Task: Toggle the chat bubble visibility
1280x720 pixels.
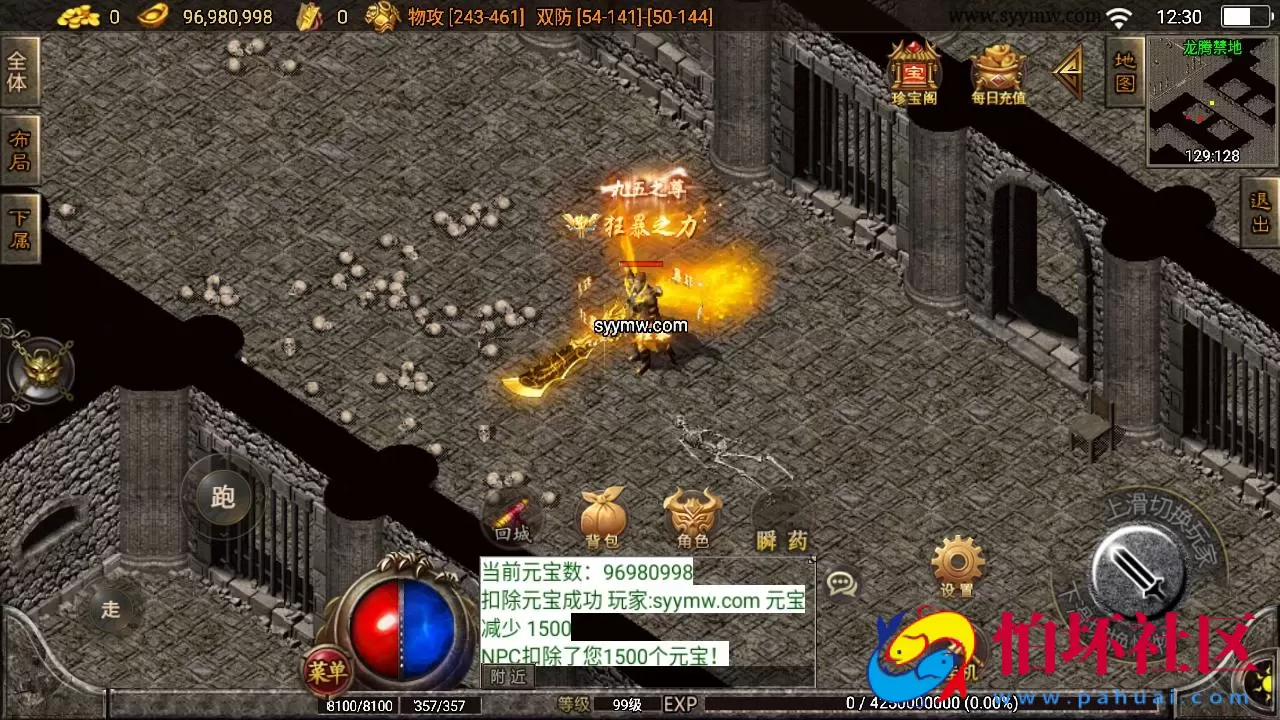Action: click(843, 583)
